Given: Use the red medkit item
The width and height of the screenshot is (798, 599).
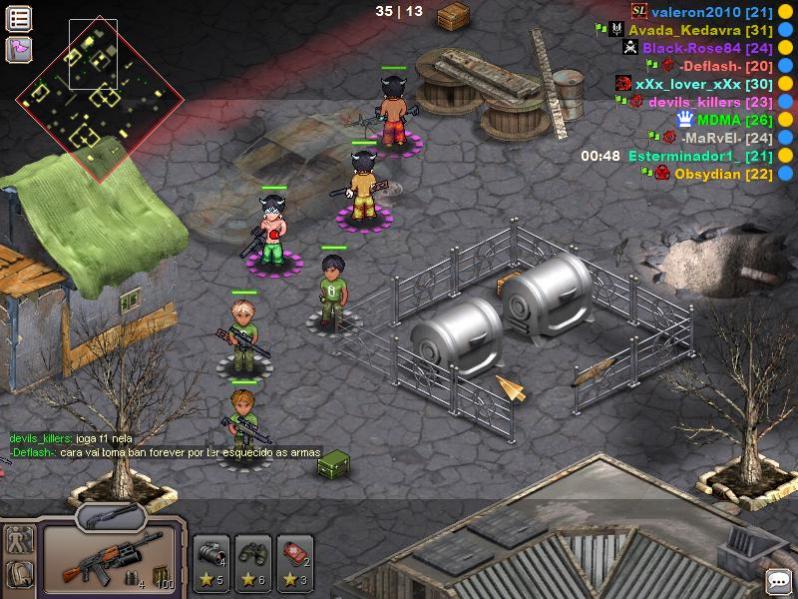Looking at the screenshot, I should 295,561.
